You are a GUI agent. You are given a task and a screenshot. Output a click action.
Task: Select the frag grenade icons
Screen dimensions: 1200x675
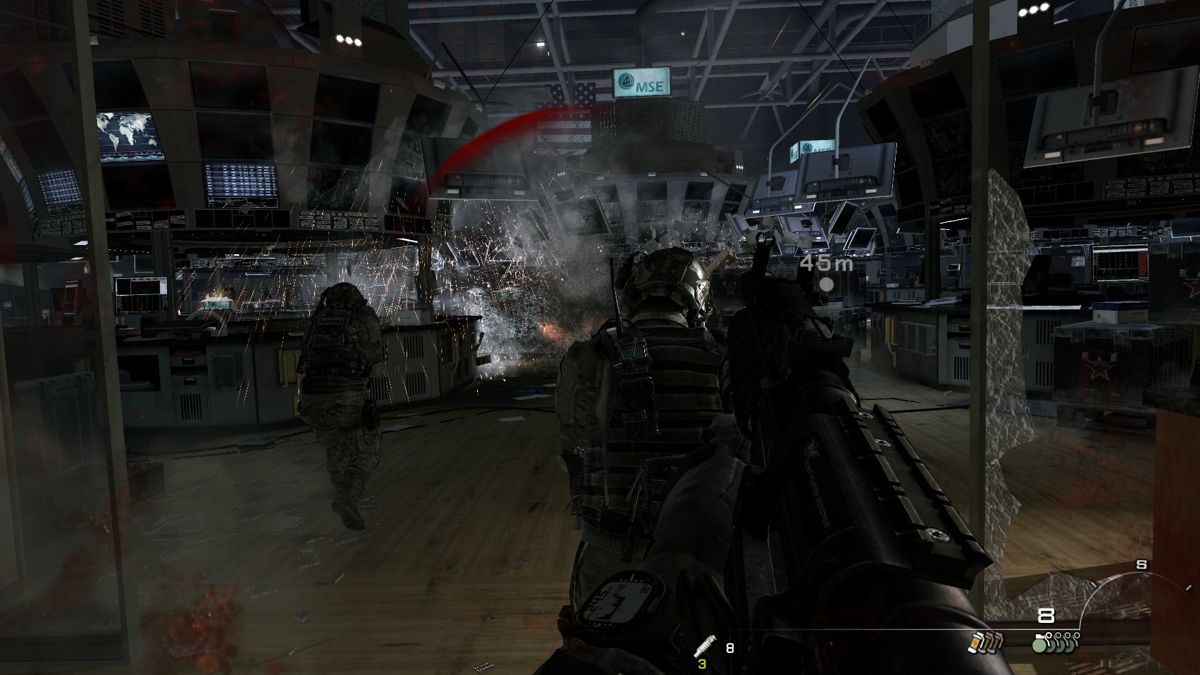coord(1056,641)
